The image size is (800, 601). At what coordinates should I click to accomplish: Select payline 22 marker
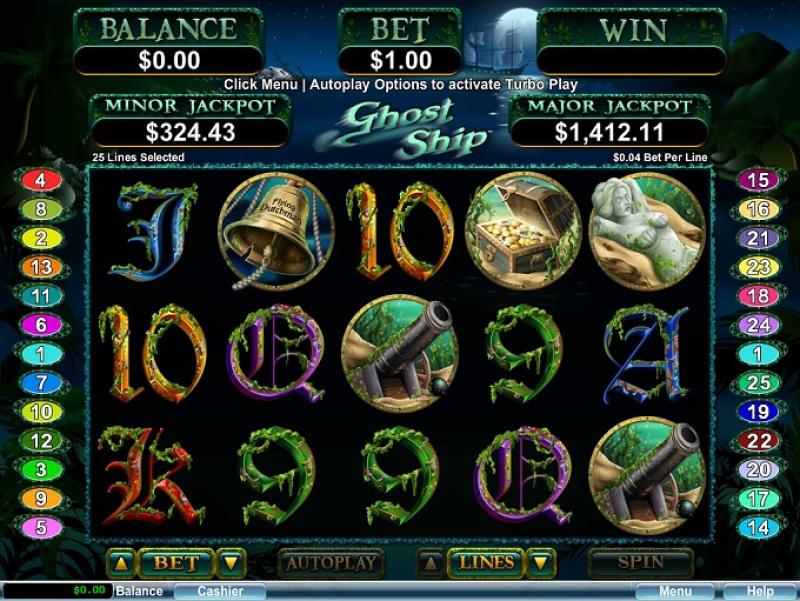[x=757, y=441]
